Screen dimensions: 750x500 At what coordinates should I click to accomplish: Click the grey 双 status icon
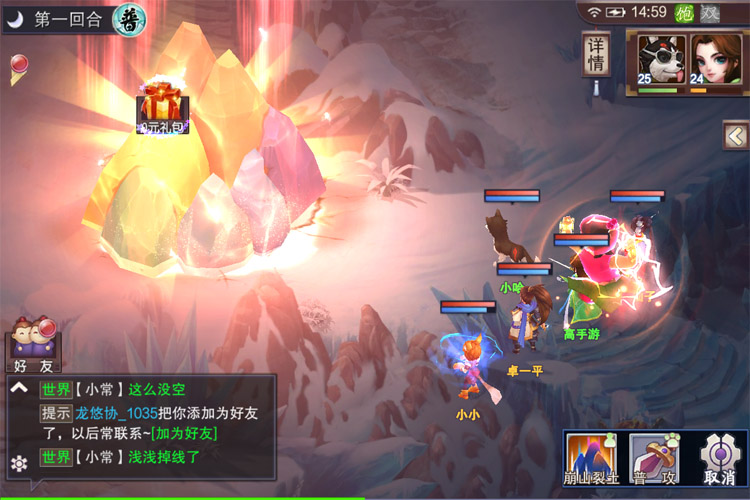(709, 12)
